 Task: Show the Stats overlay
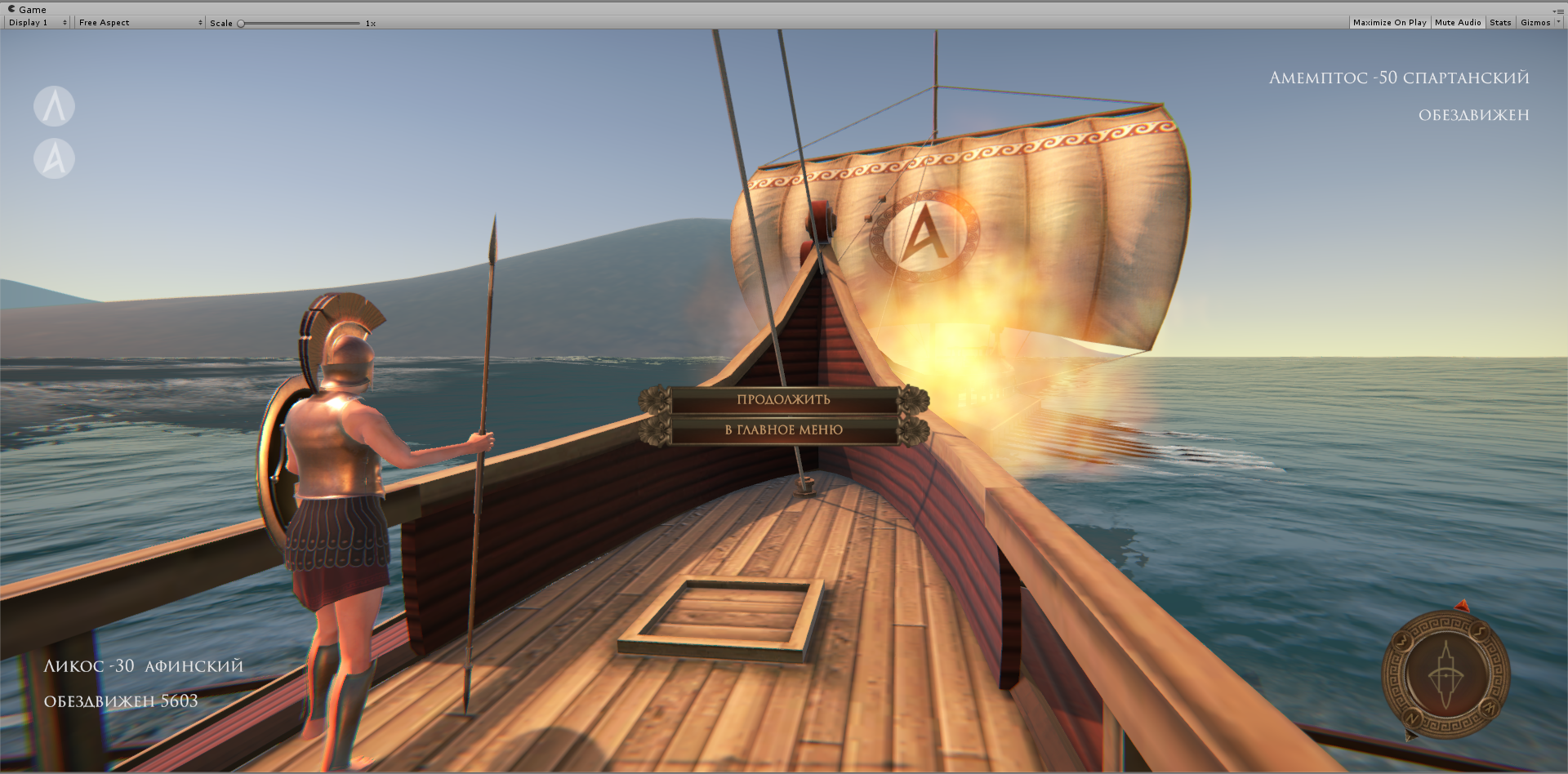click(1500, 23)
